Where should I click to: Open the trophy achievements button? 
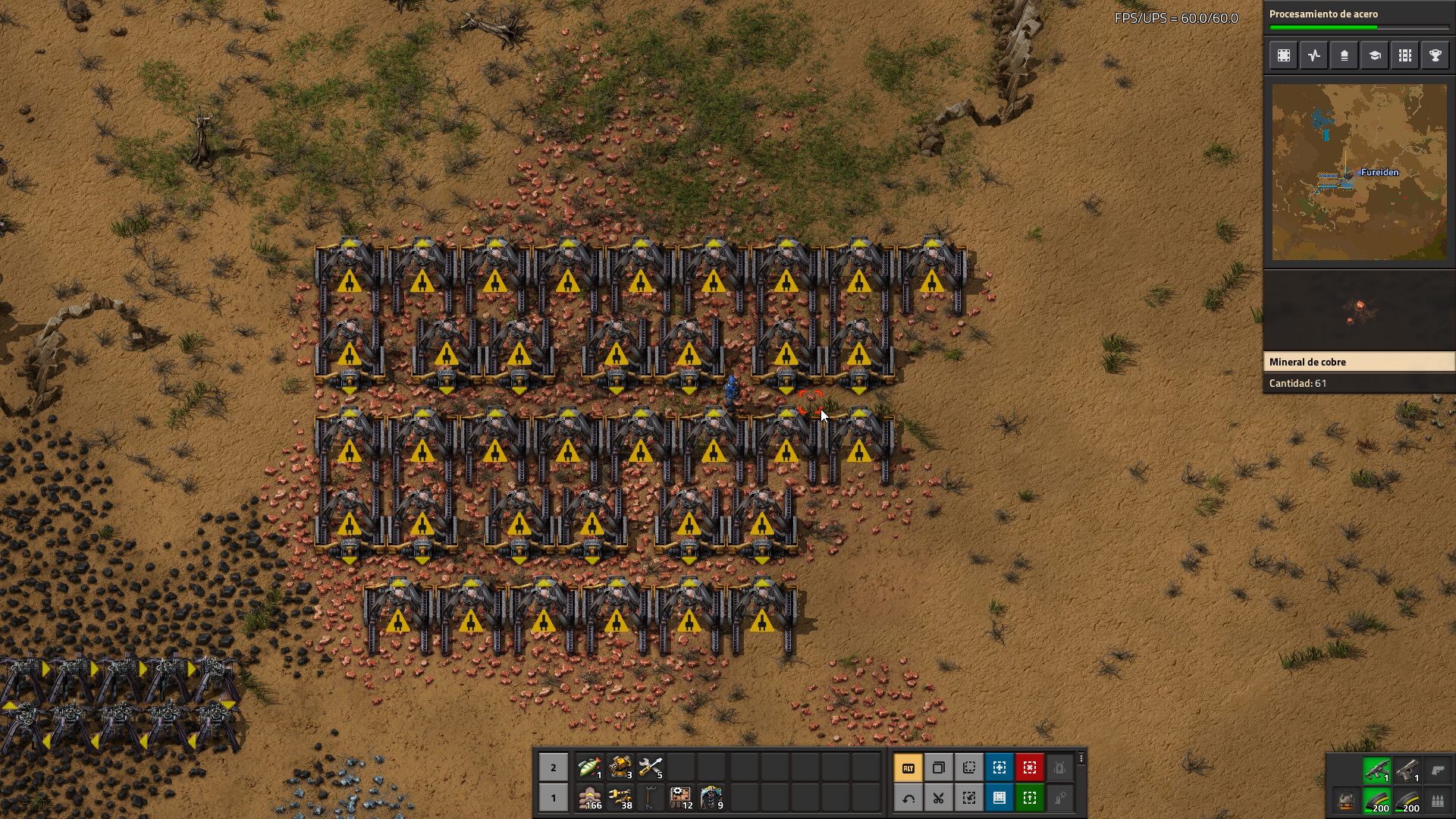[x=1436, y=55]
